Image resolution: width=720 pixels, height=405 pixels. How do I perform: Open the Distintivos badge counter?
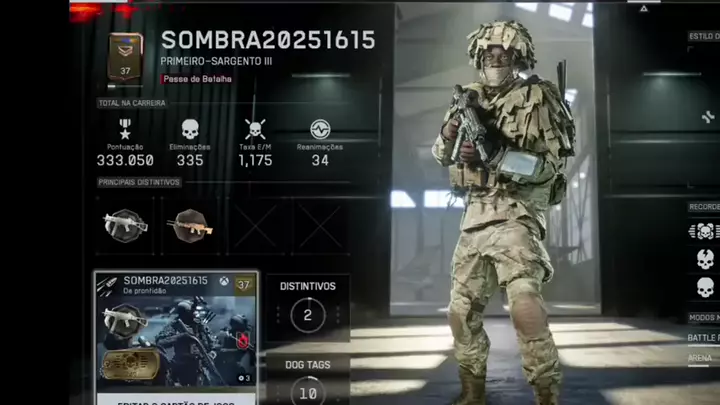[x=307, y=305]
